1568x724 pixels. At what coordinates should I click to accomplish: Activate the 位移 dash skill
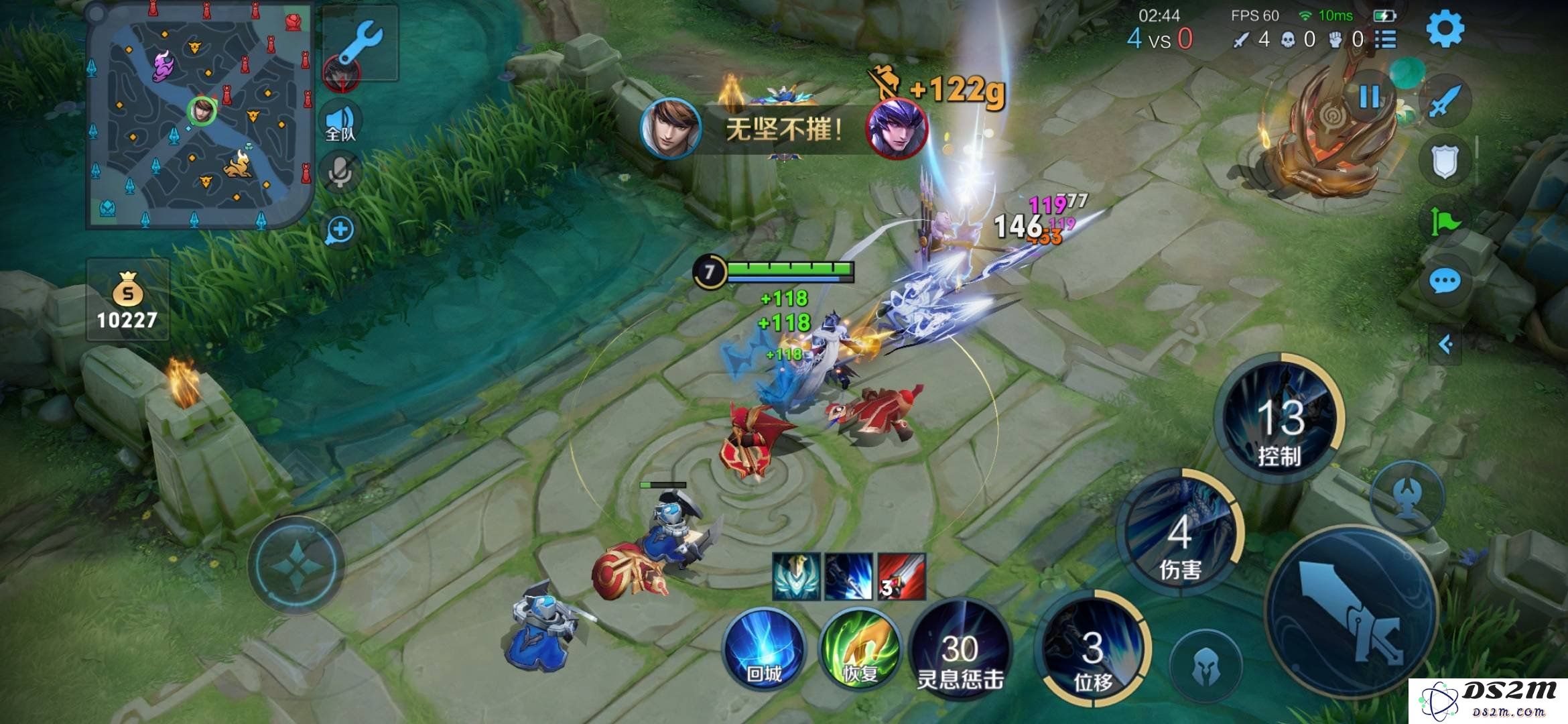pyautogui.click(x=1092, y=648)
